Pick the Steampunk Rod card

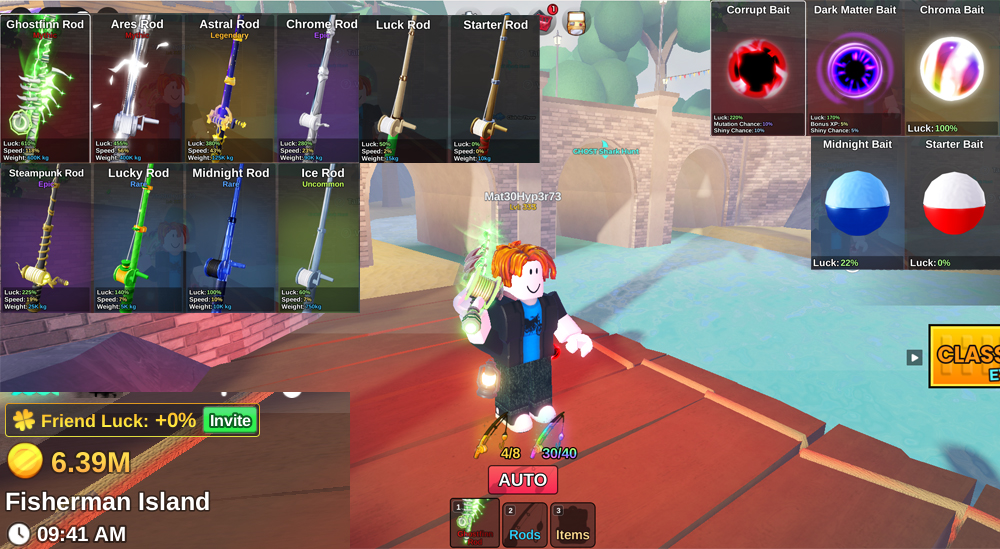point(46,238)
